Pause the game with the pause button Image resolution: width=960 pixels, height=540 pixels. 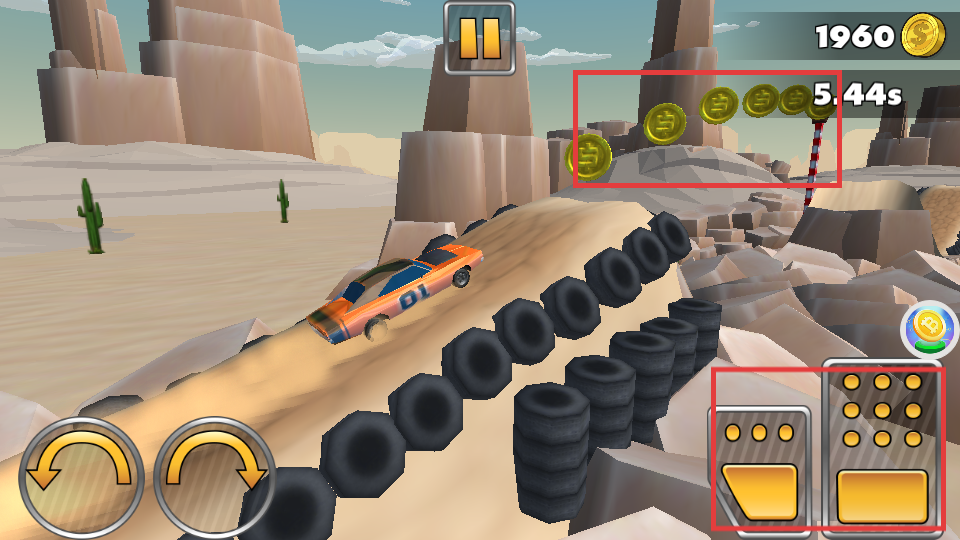(x=479, y=38)
